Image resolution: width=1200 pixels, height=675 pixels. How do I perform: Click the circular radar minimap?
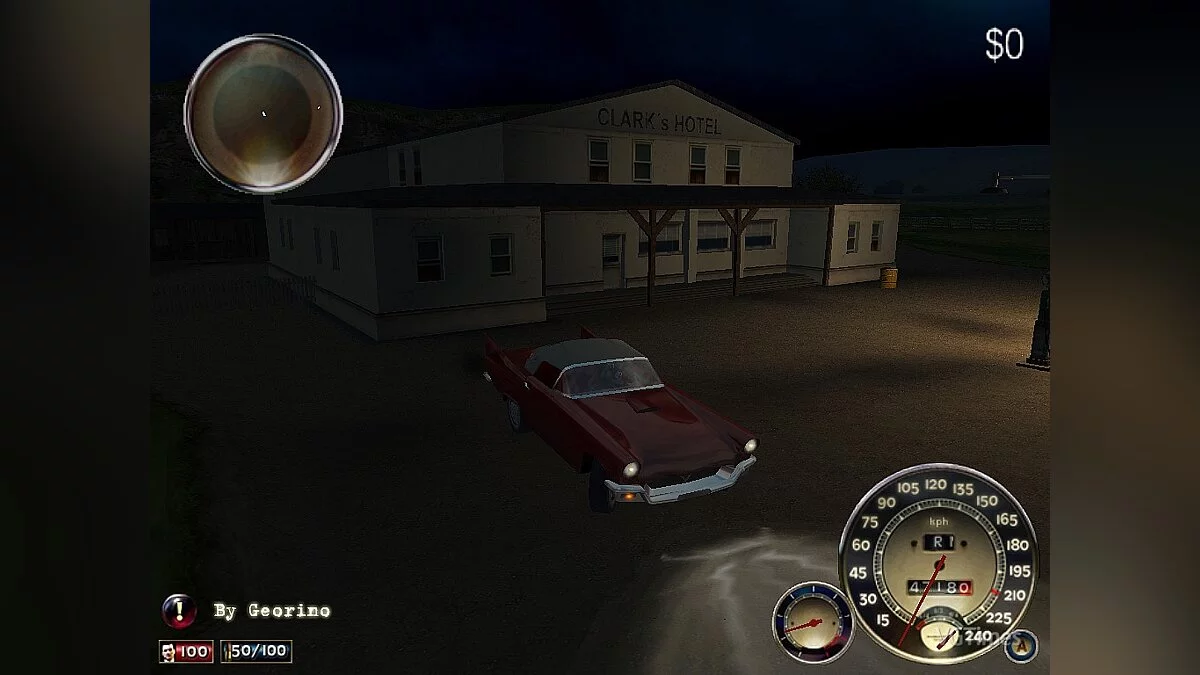click(263, 113)
